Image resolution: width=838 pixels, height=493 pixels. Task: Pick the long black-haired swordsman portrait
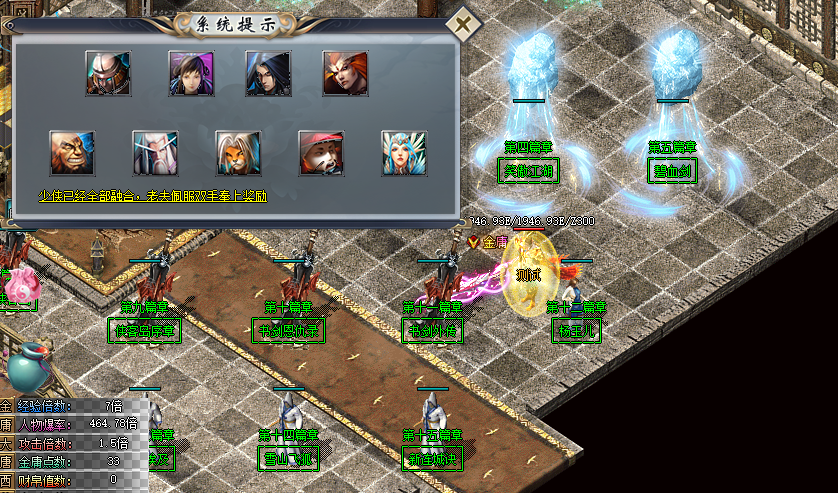[x=268, y=73]
